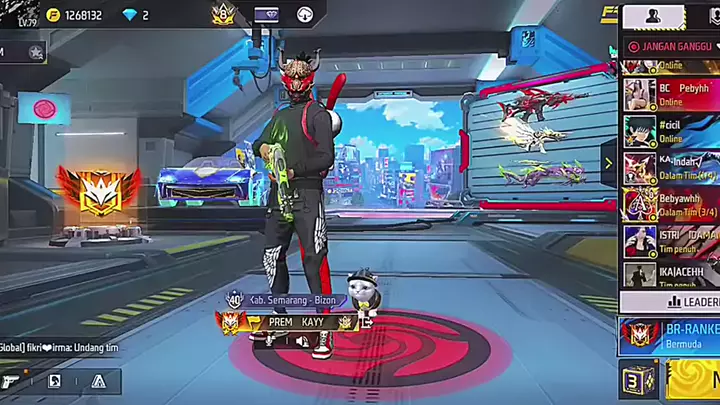Open the purple diamond membership card
This screenshot has width=720, height=405.
pos(267,15)
